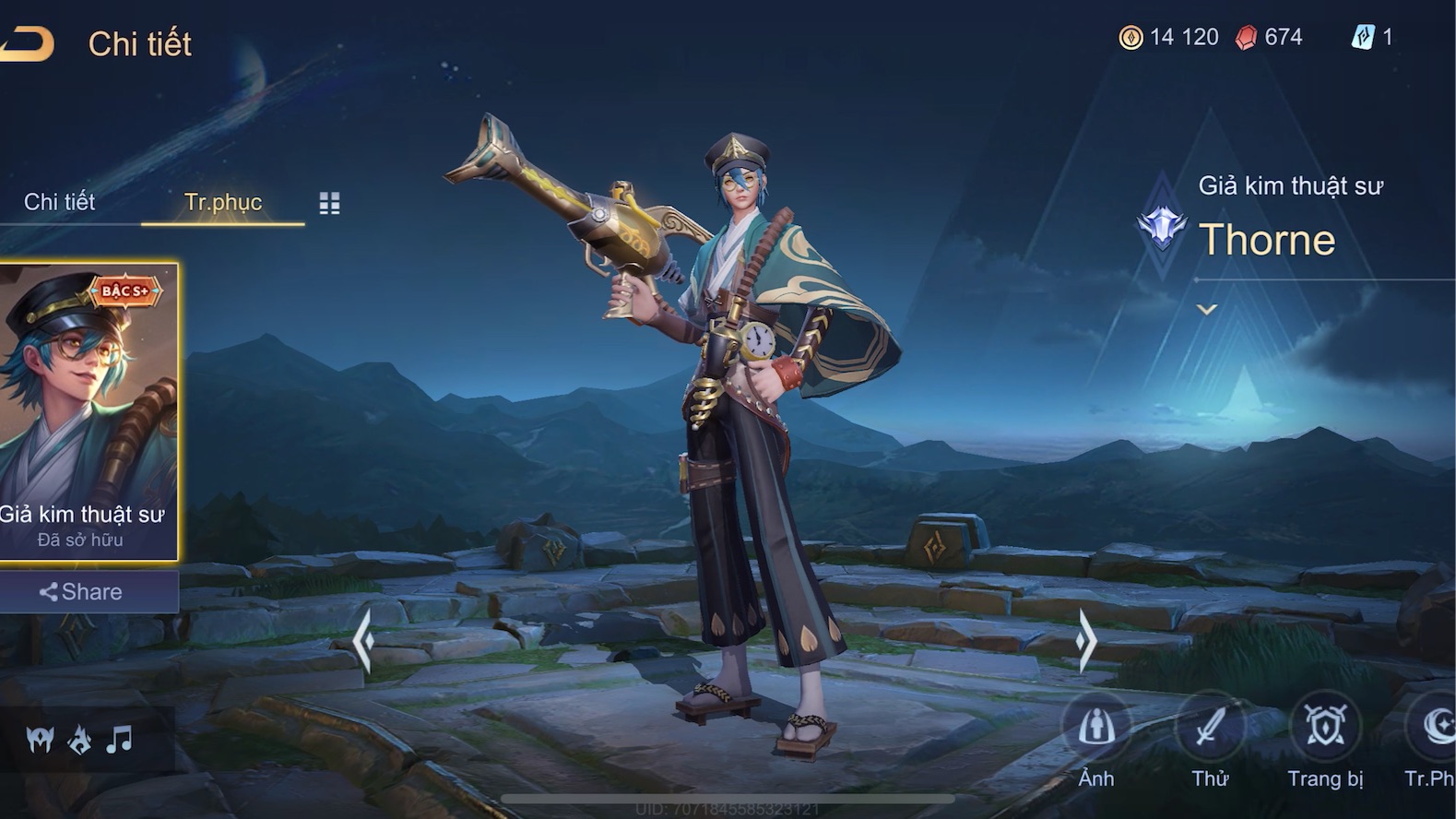Open the Tr.Ph moon icon option
1456x819 pixels.
click(1435, 729)
